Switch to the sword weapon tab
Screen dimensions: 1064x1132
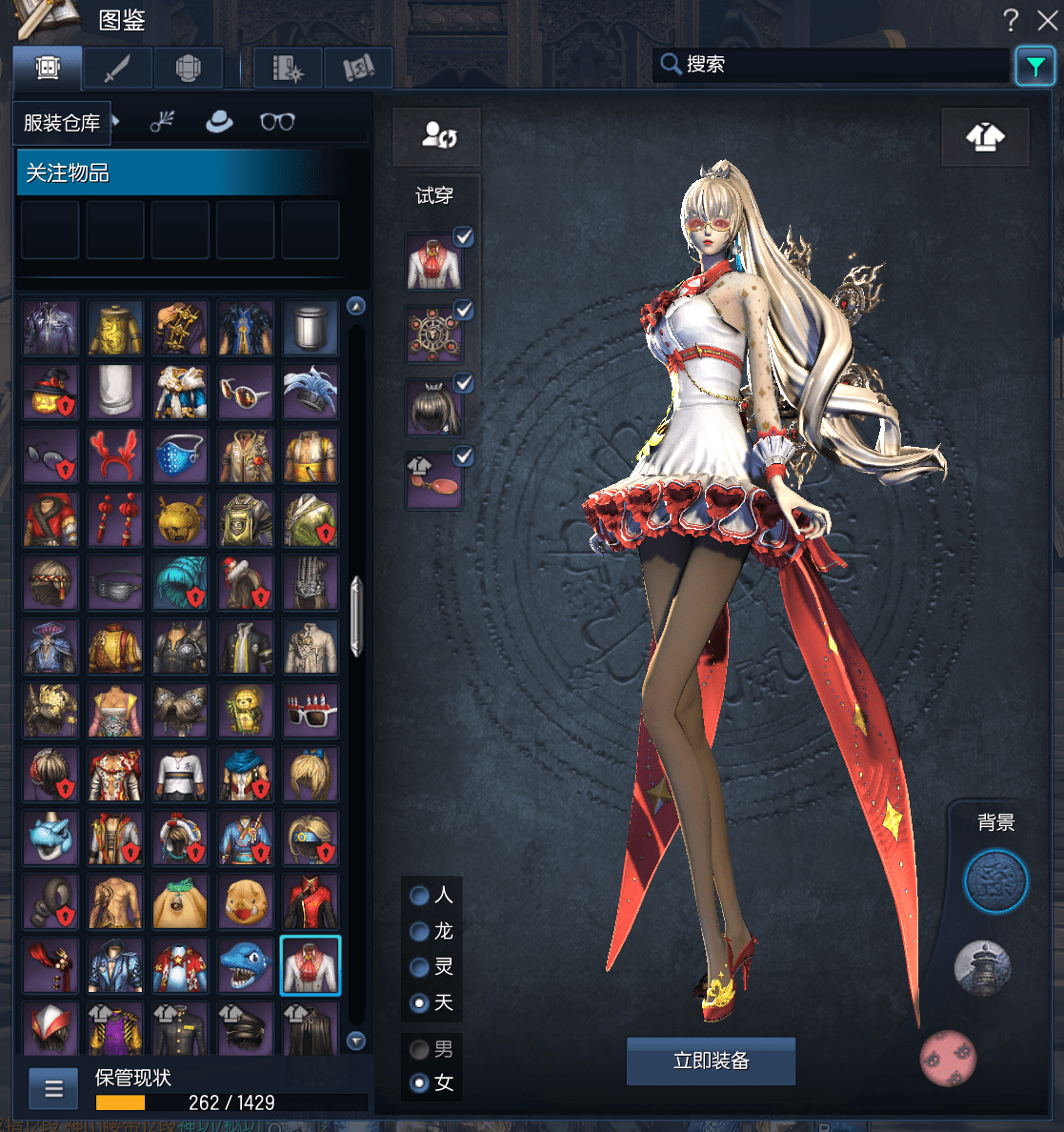[x=117, y=69]
